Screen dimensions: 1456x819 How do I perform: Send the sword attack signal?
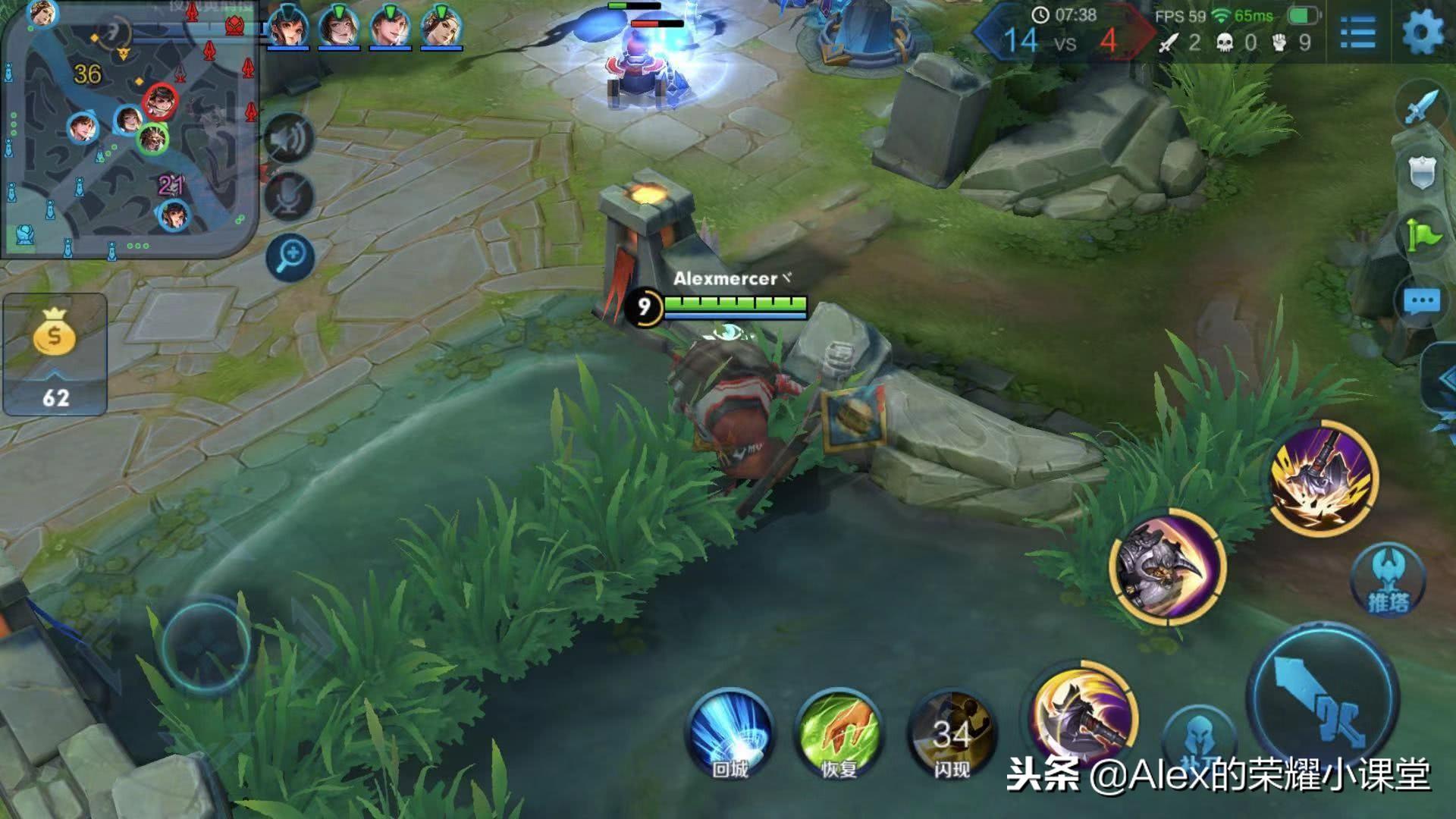coord(1420,108)
